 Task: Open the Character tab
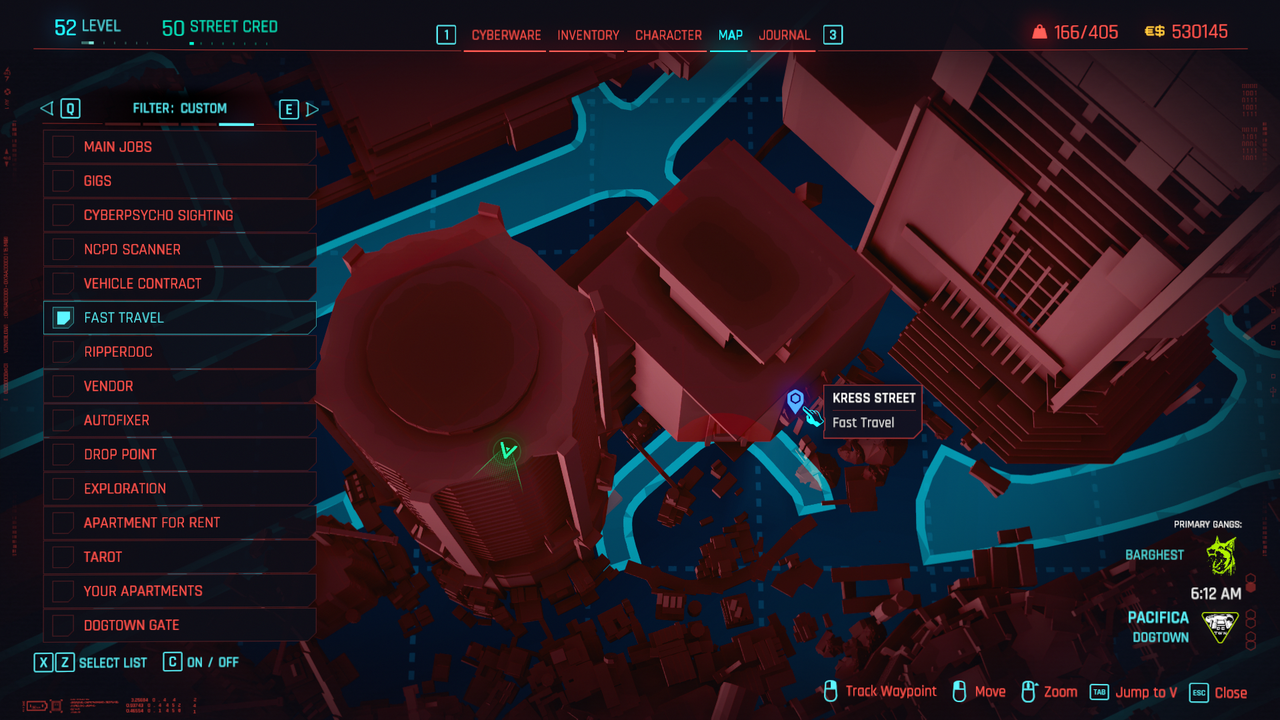click(668, 35)
